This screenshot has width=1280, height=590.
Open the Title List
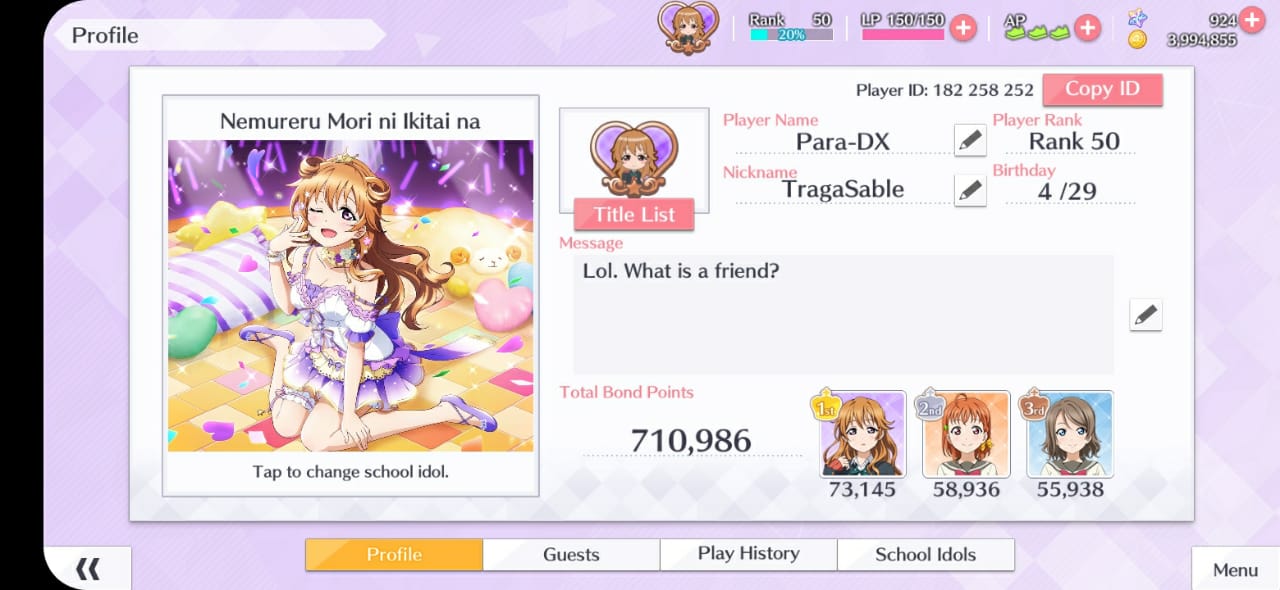pos(634,214)
